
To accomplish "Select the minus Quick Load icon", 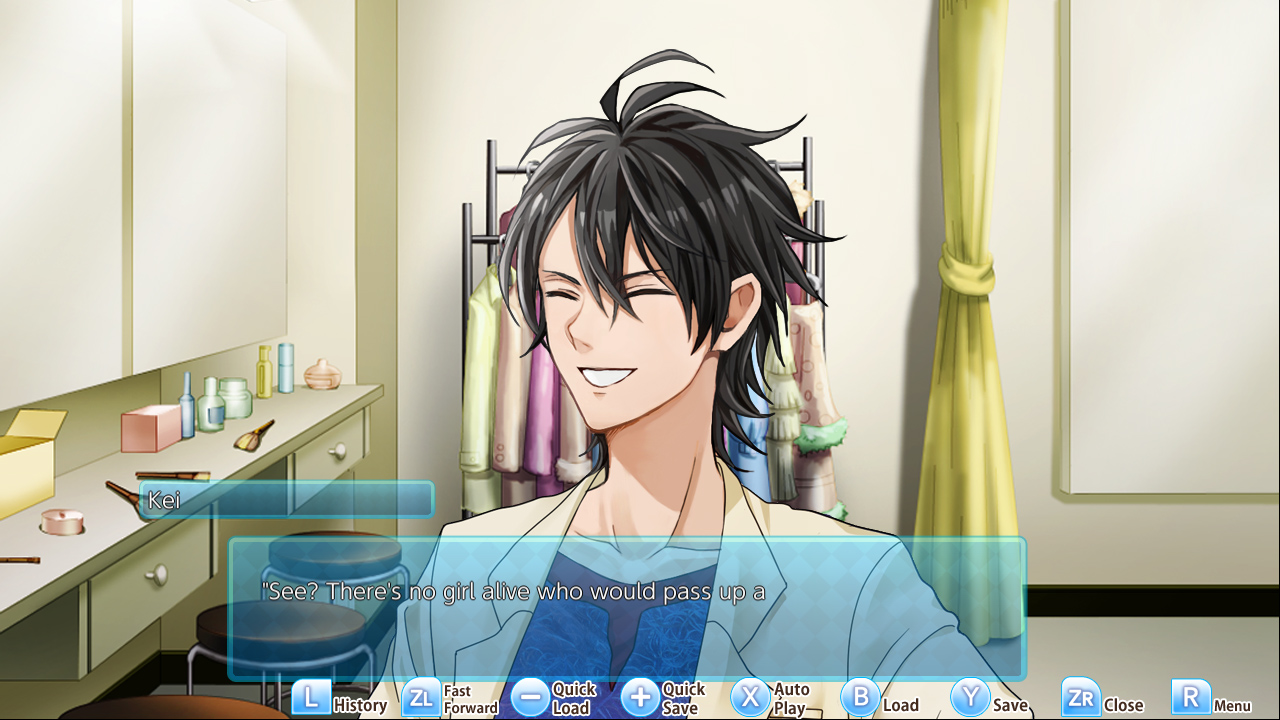I will 531,698.
